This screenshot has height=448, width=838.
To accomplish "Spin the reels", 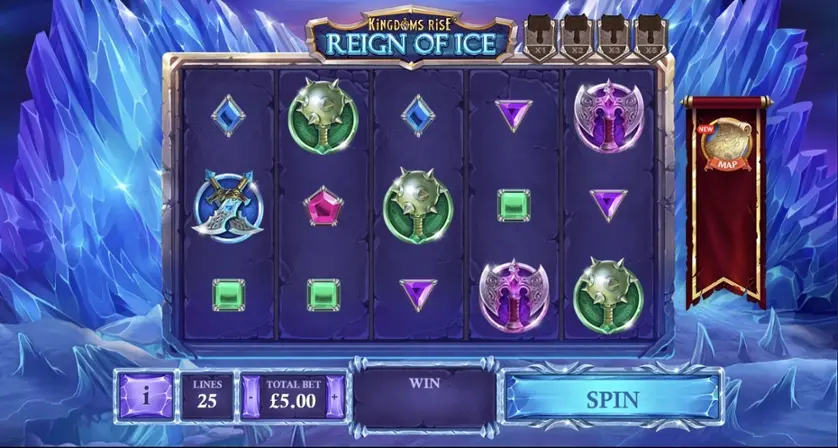I will [612, 399].
